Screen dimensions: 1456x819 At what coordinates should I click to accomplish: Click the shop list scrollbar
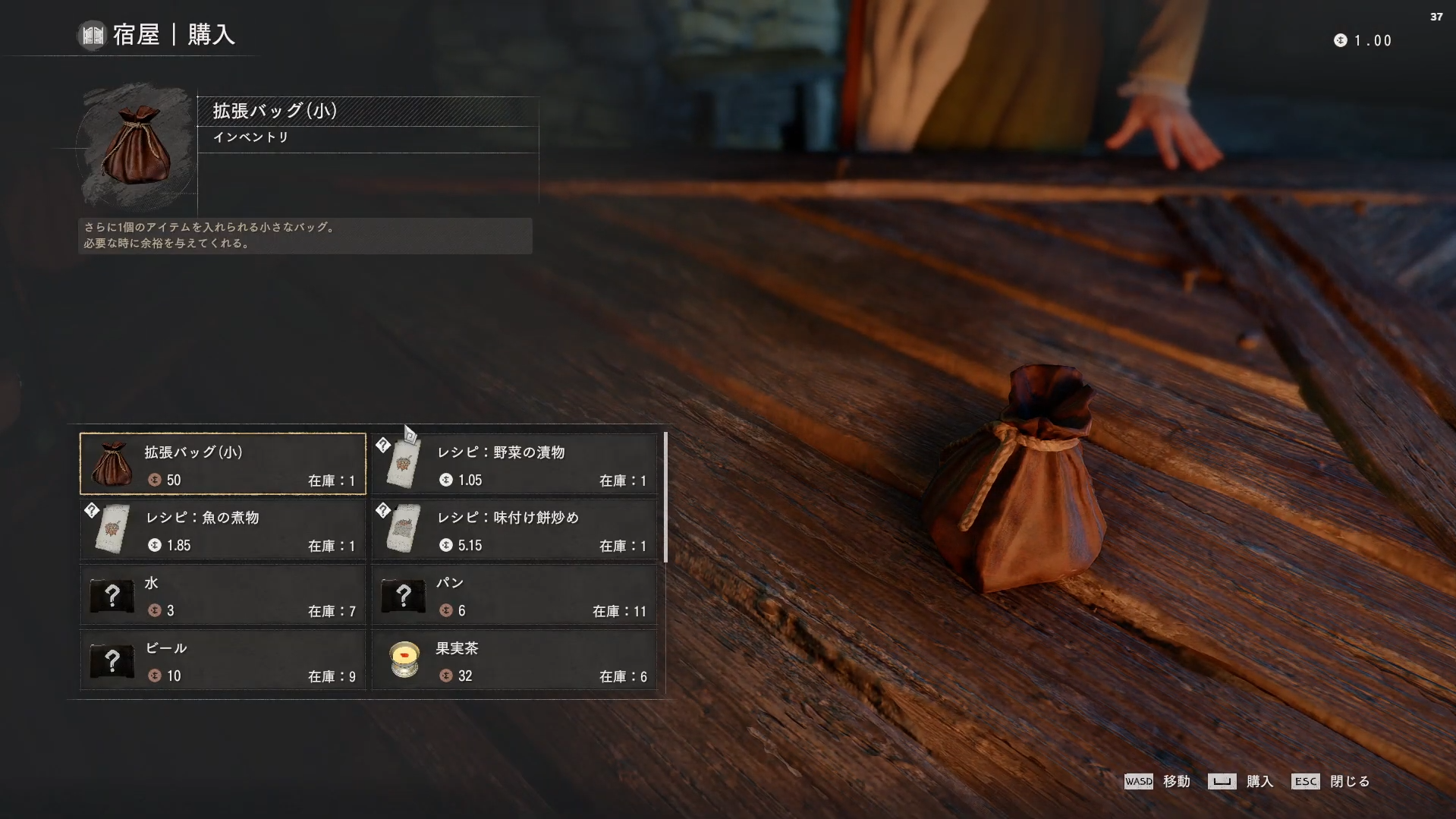click(x=665, y=498)
